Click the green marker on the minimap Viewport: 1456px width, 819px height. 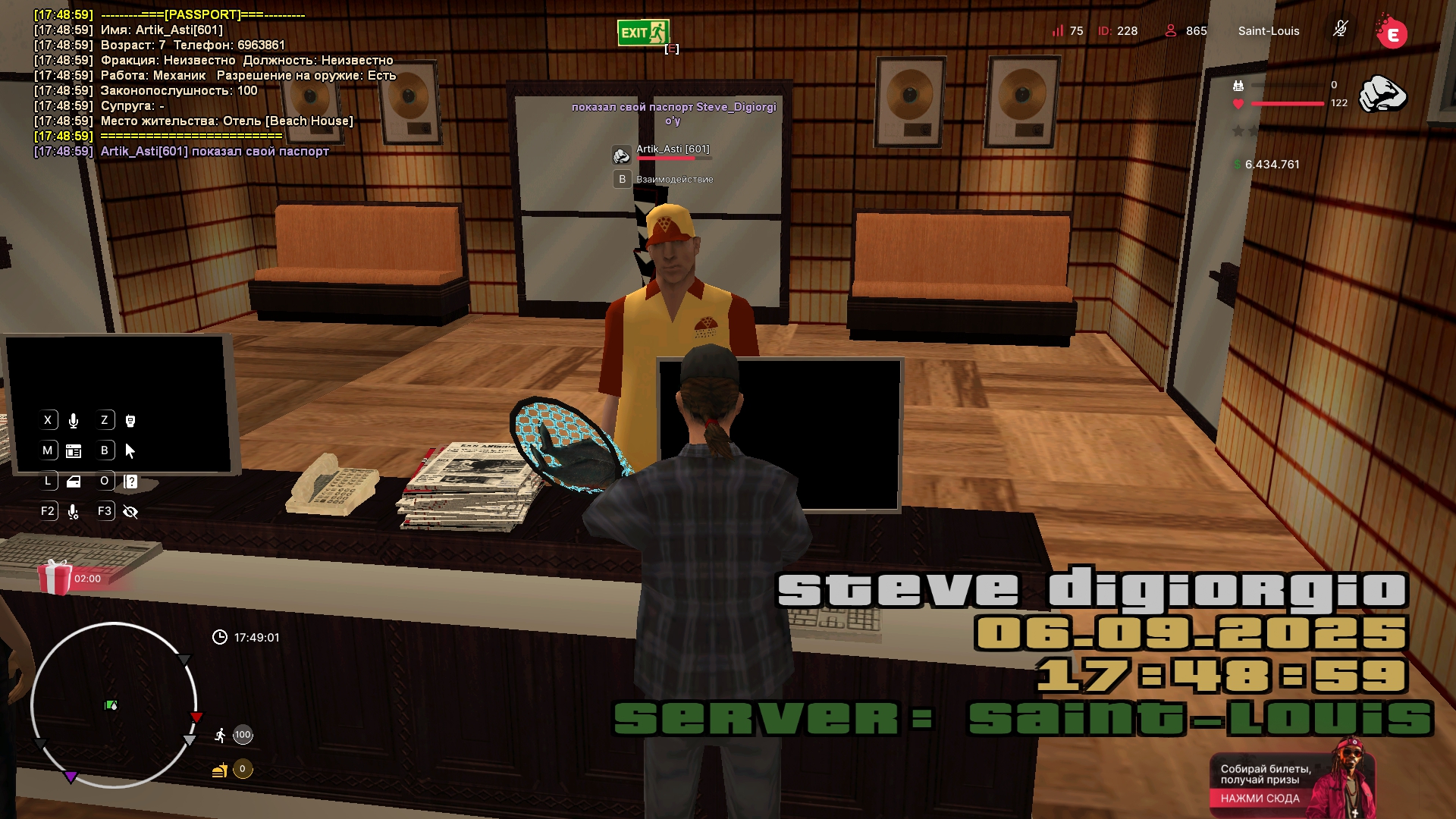click(111, 705)
